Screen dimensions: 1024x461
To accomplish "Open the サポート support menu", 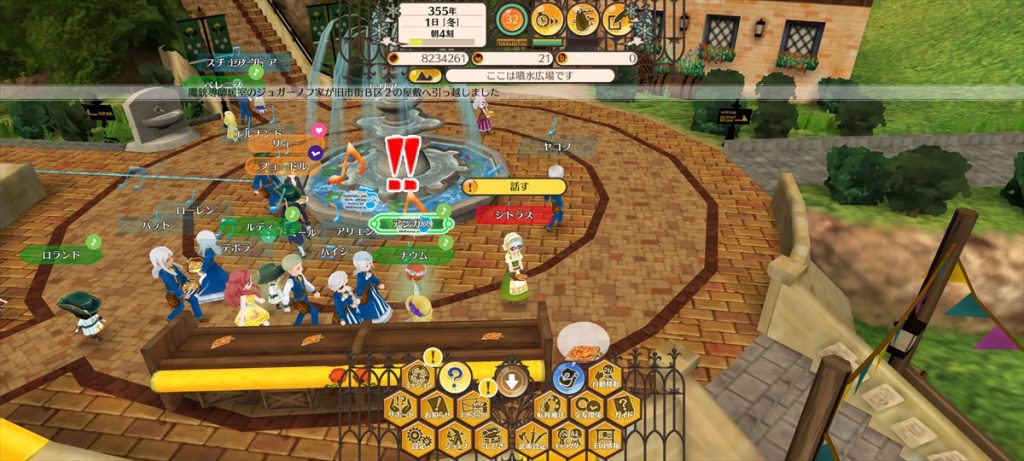I will tap(400, 408).
